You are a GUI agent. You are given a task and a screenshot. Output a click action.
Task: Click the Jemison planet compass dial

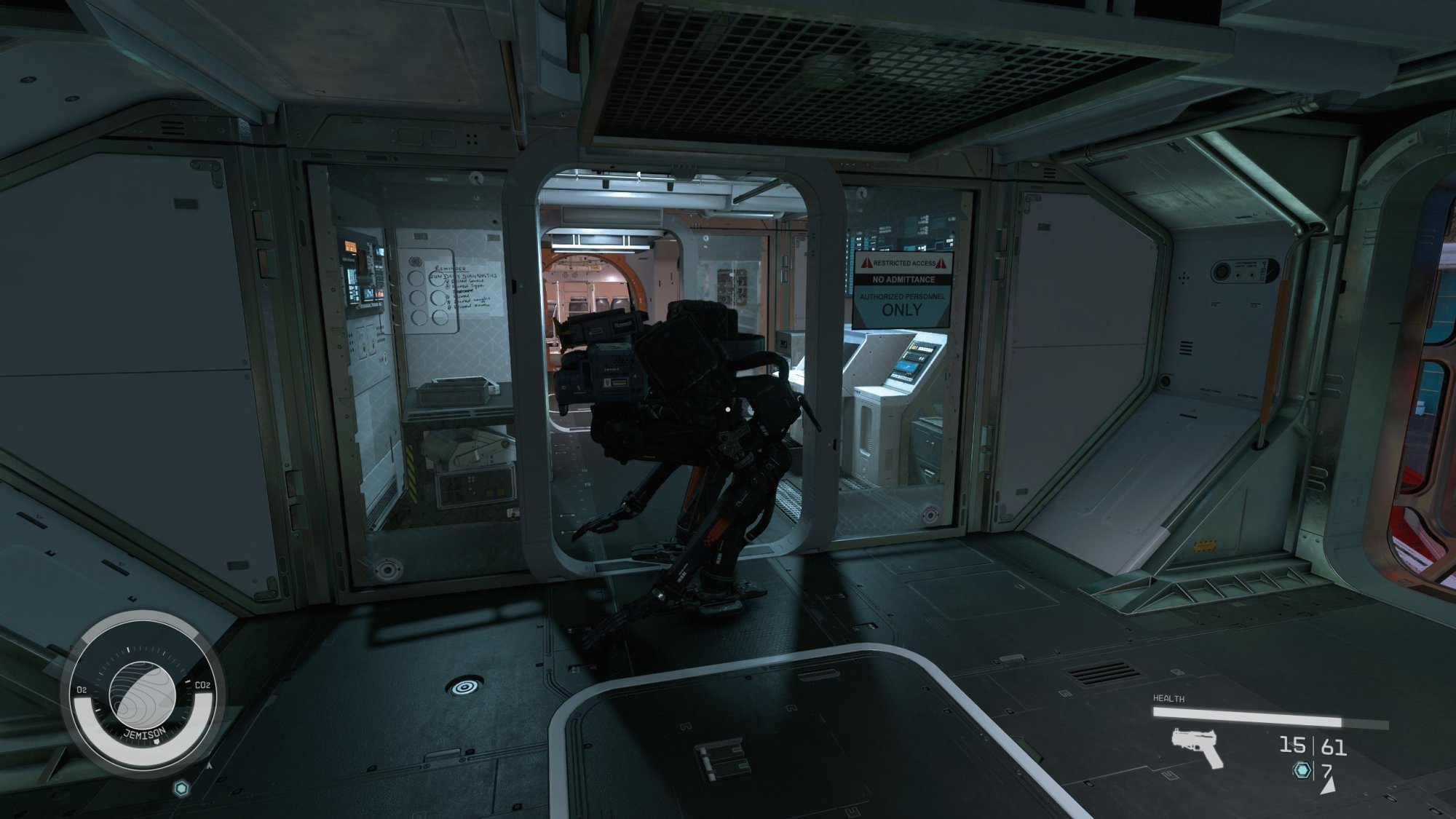pyautogui.click(x=143, y=691)
